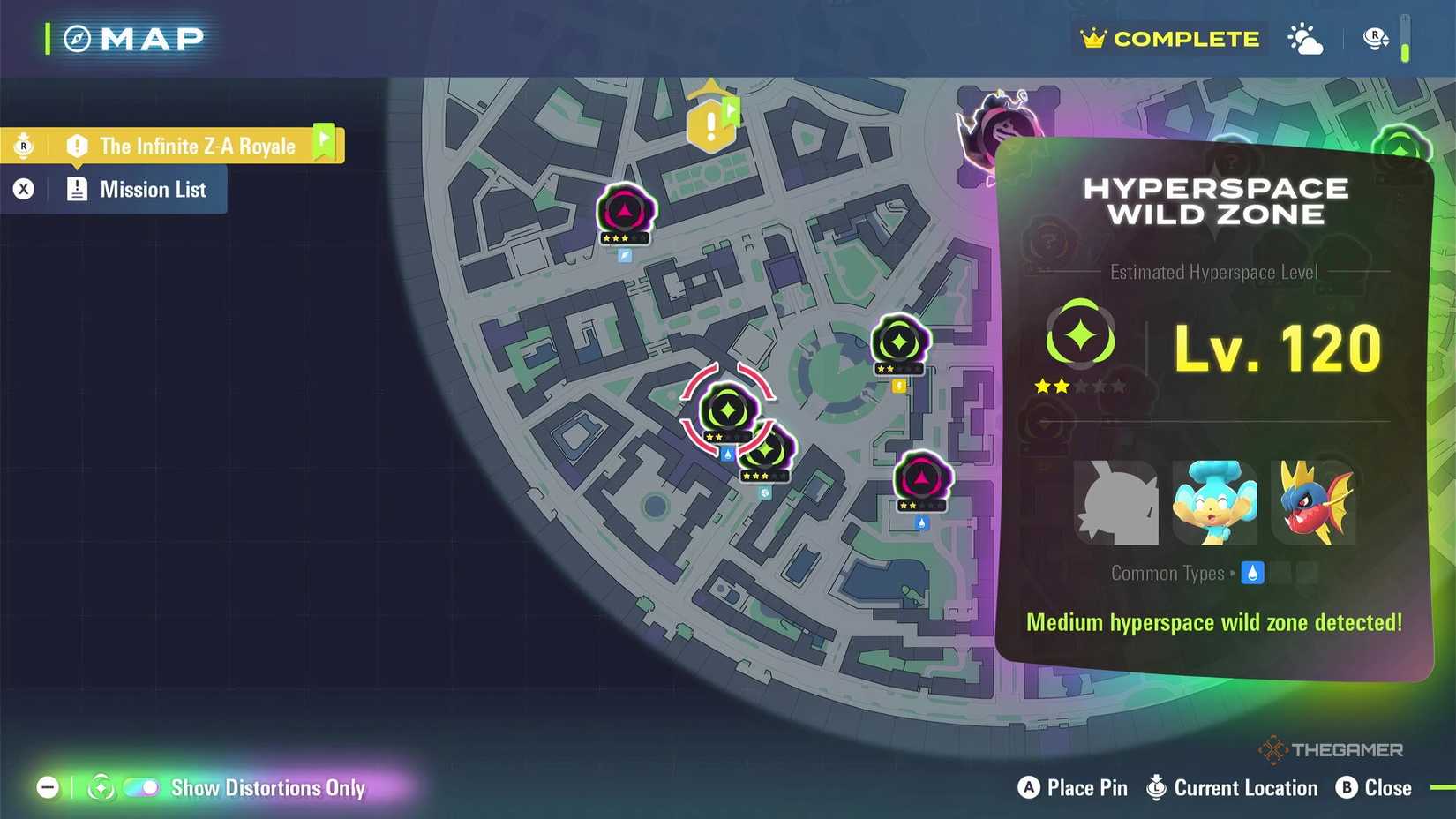Click the distortion filter icon beside the toggle
The width and height of the screenshot is (1456, 819).
click(x=100, y=787)
